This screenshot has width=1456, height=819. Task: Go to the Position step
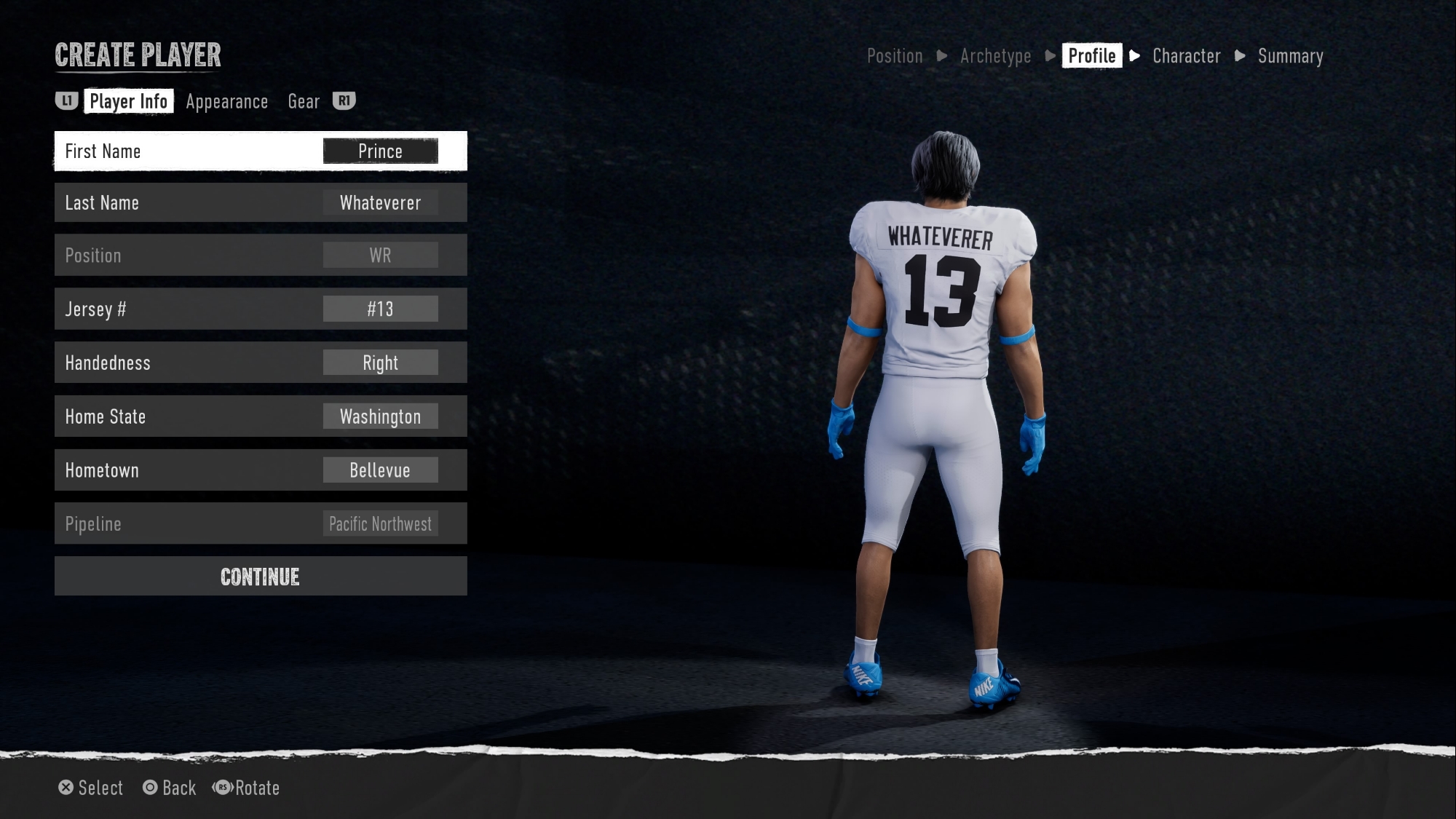pyautogui.click(x=895, y=56)
